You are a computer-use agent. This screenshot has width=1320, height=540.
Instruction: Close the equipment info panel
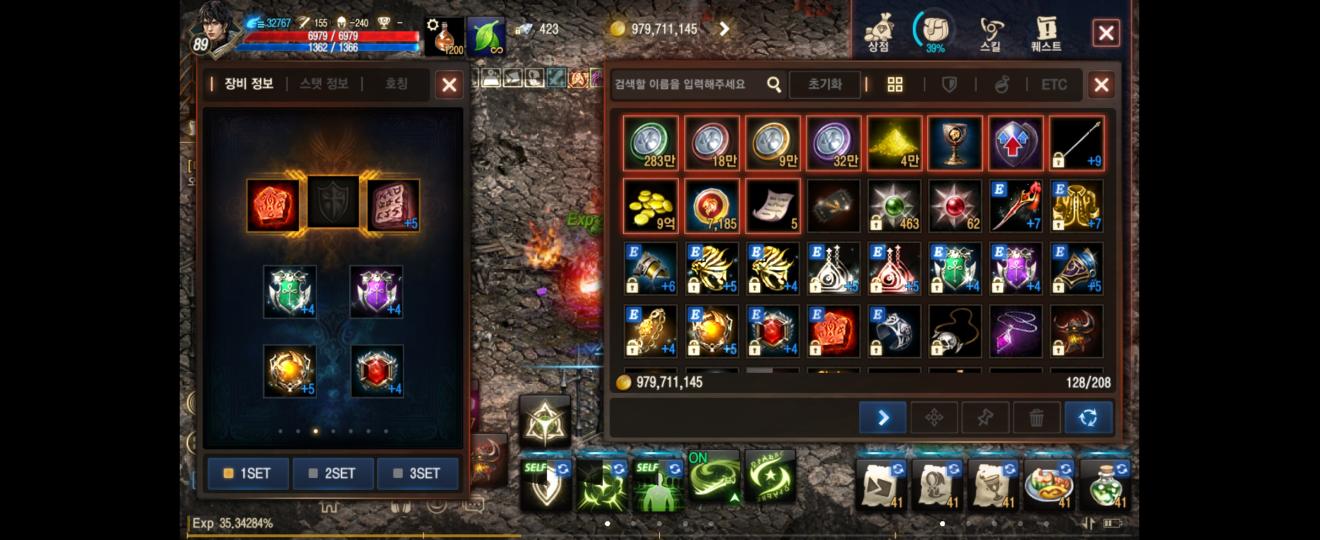pyautogui.click(x=449, y=85)
